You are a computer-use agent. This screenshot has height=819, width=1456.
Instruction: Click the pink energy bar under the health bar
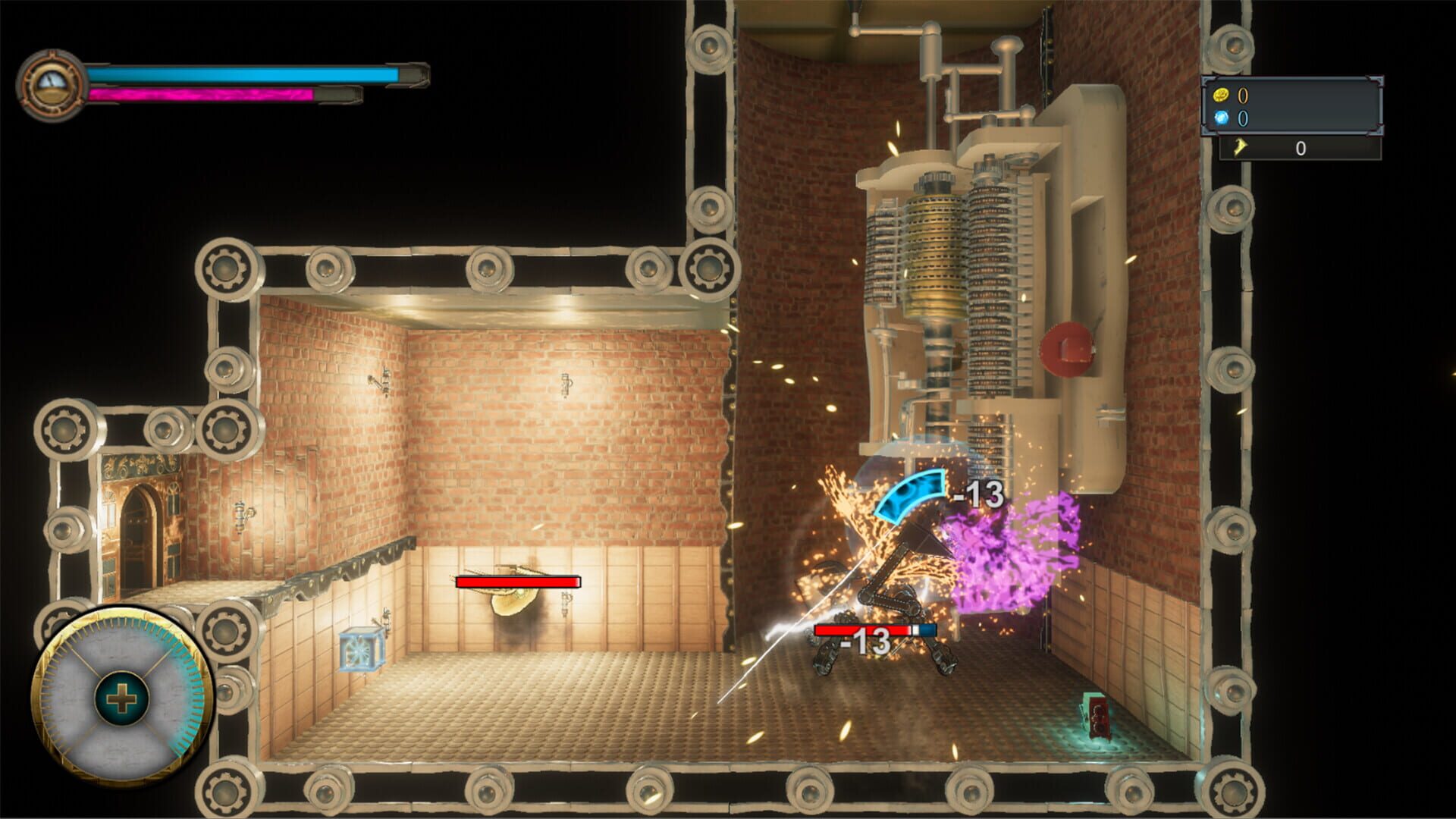[205, 94]
